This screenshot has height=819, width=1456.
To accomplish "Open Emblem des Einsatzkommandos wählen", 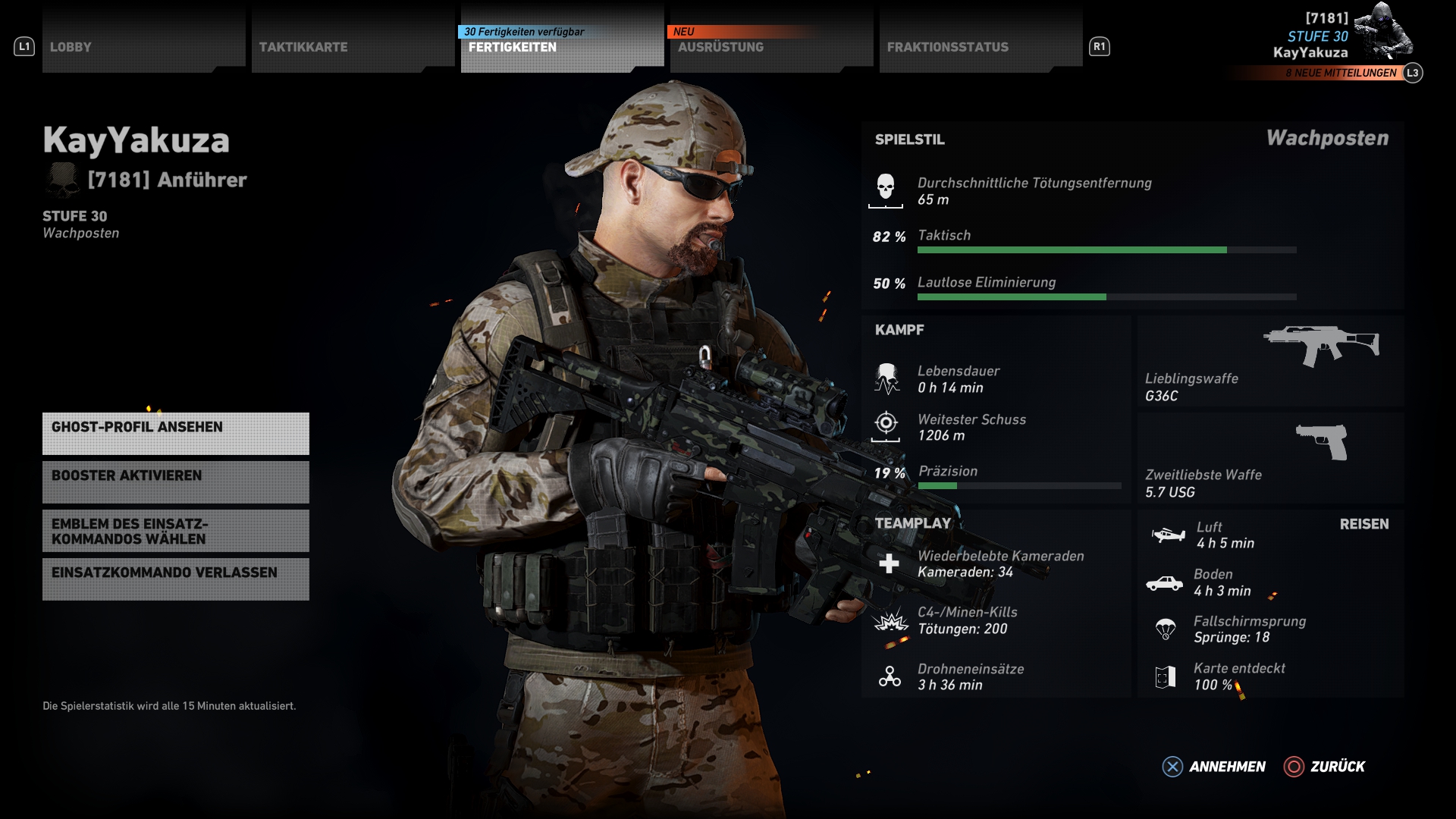I will pos(176,531).
